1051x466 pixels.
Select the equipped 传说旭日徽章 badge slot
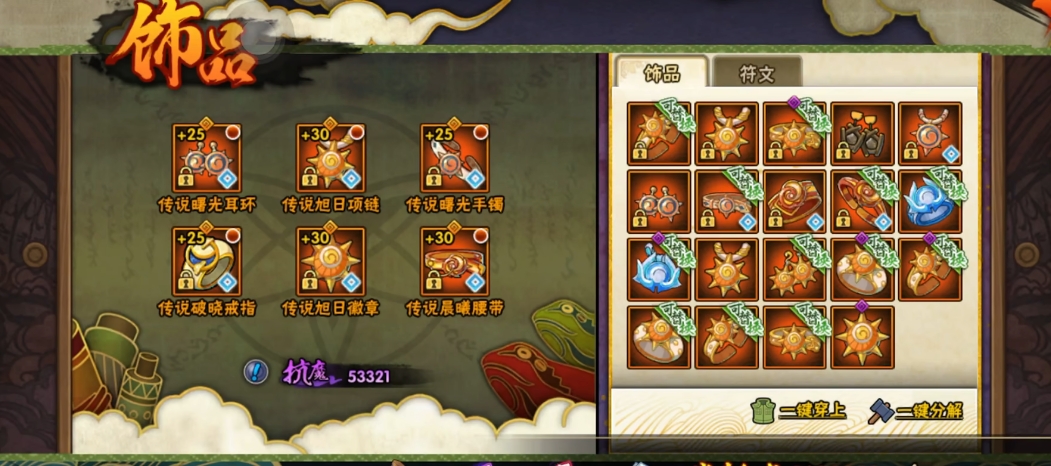click(331, 262)
